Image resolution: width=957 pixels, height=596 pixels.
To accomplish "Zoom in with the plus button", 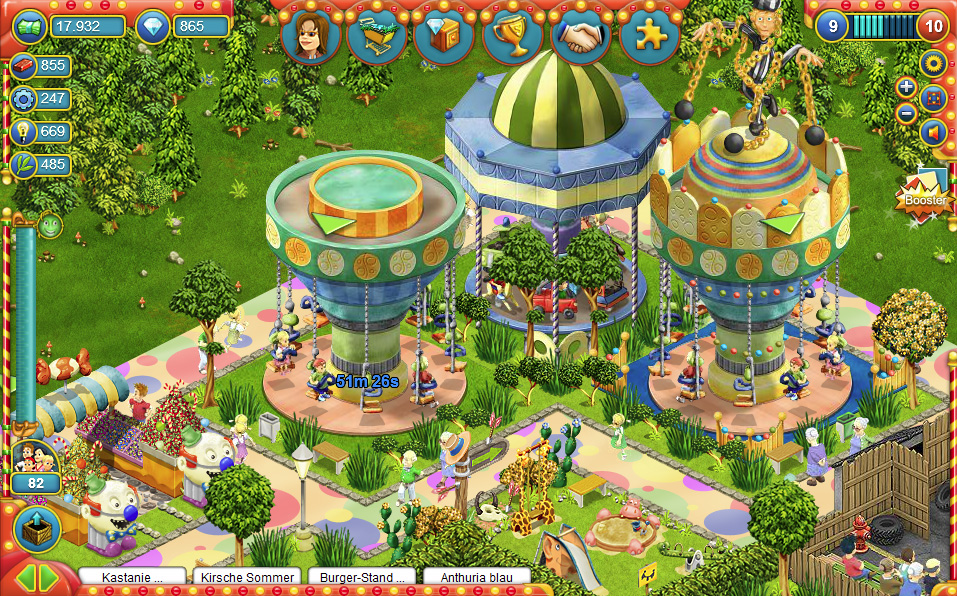I will tap(906, 87).
